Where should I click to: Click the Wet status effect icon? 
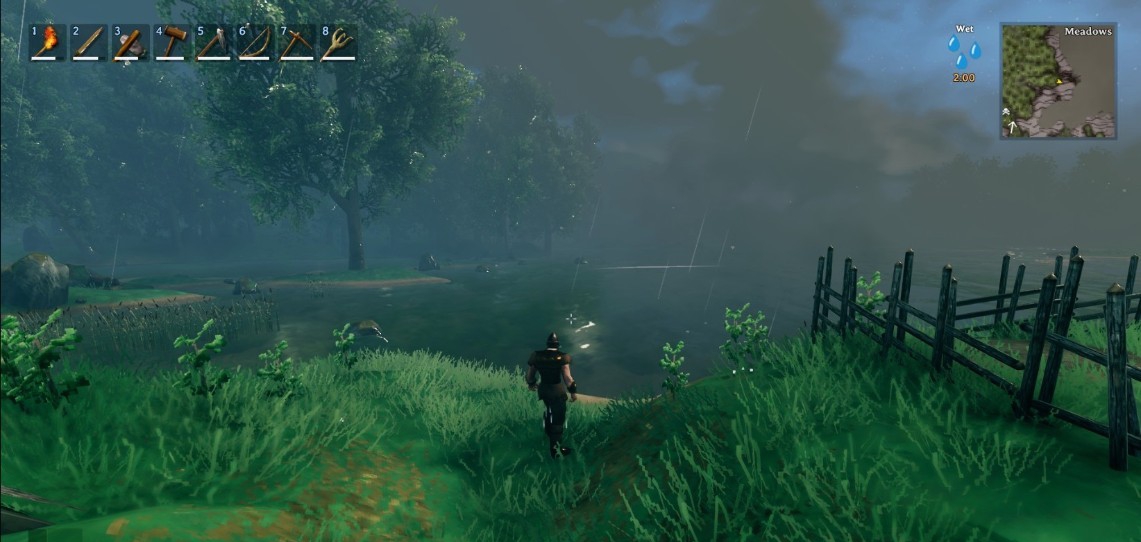(964, 52)
